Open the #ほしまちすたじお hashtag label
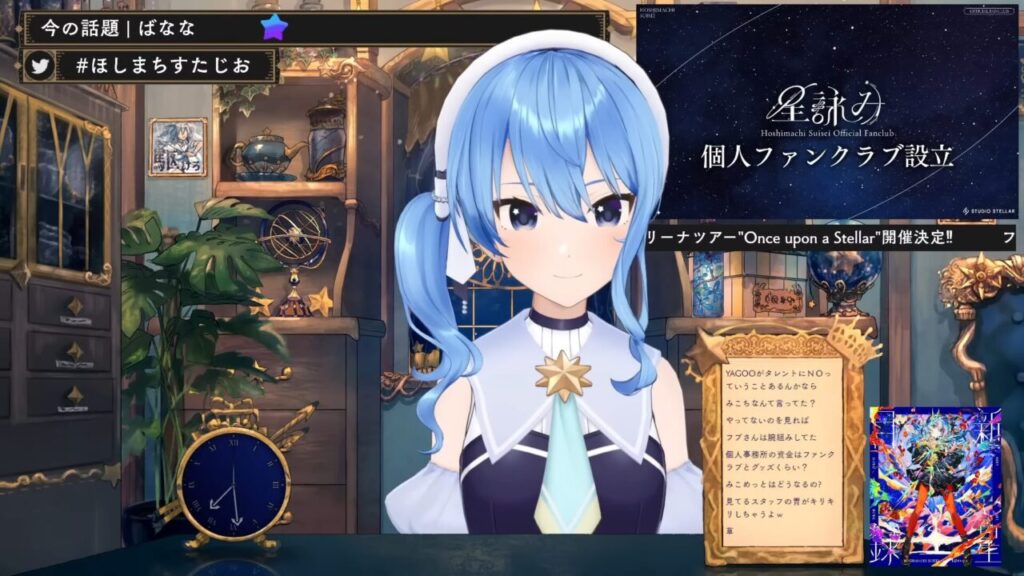The image size is (1024, 576). click(165, 67)
